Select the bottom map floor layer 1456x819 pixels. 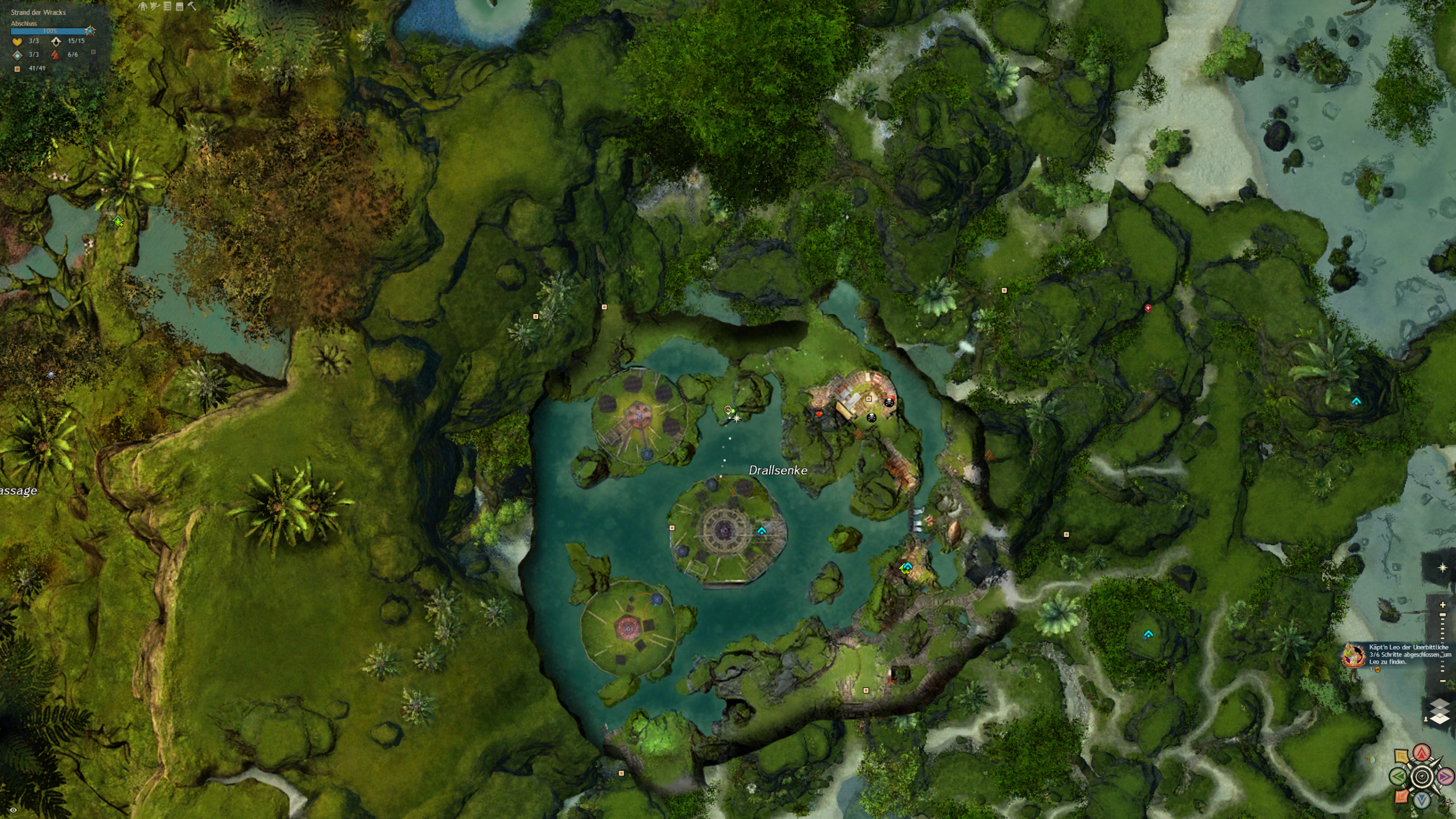(x=1440, y=719)
